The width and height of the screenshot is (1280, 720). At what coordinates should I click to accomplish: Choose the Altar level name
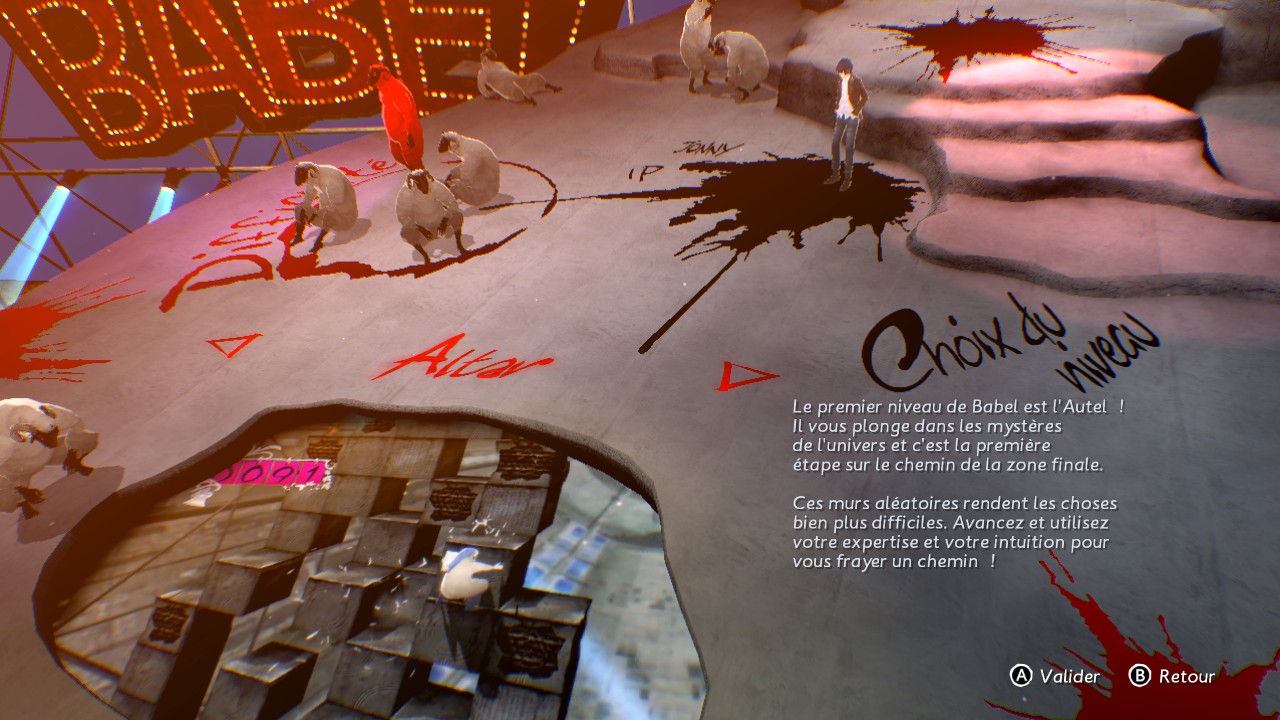(462, 357)
